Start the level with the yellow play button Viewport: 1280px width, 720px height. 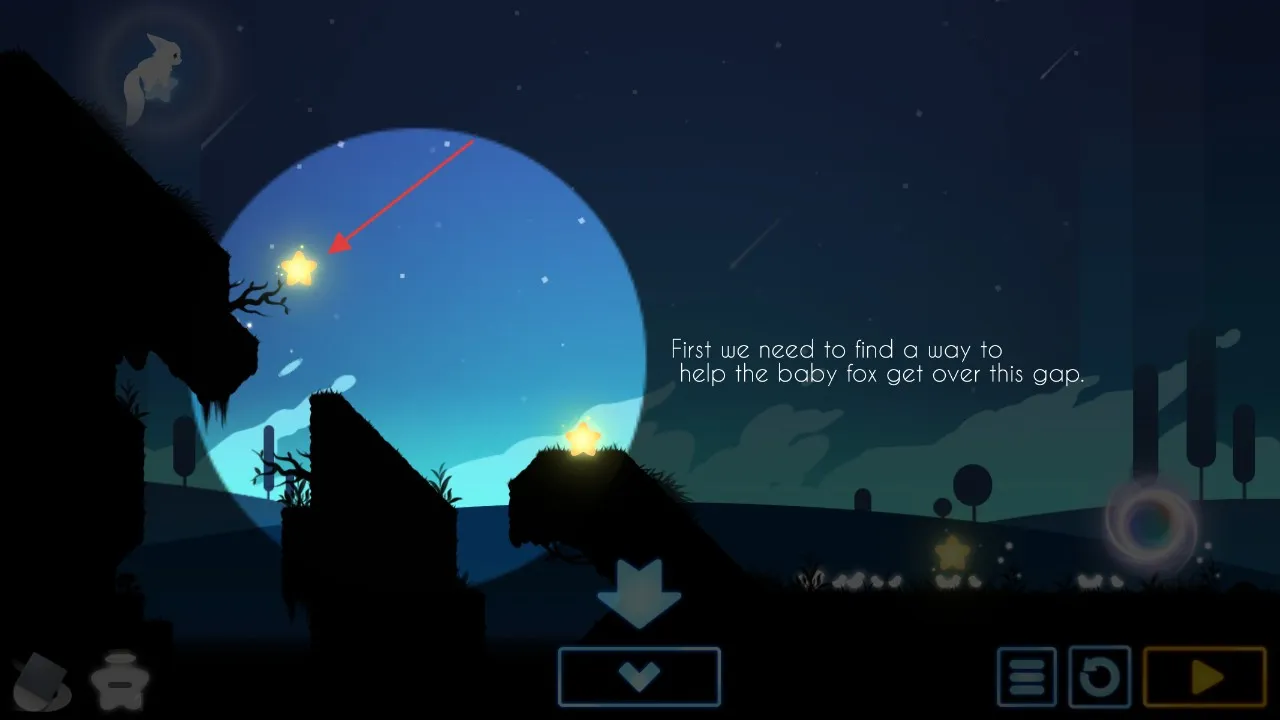click(1205, 677)
